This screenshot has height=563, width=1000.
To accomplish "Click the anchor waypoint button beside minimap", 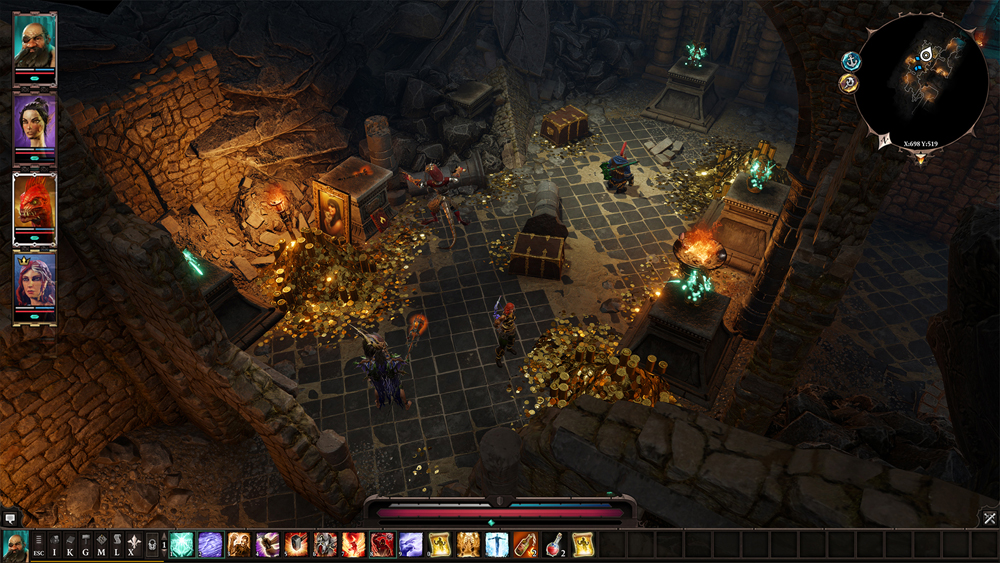I will (851, 61).
